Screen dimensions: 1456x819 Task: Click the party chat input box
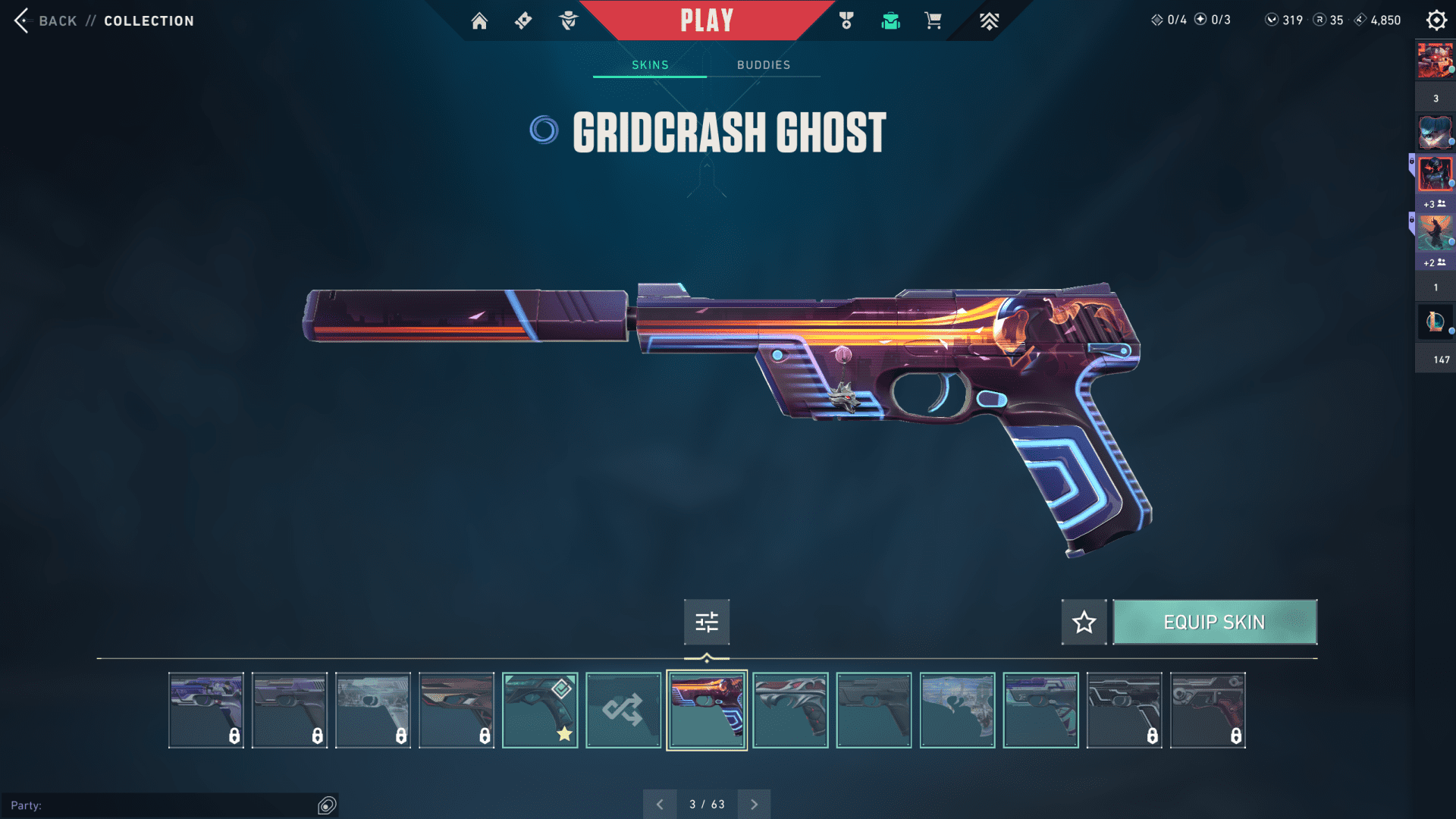(x=163, y=805)
